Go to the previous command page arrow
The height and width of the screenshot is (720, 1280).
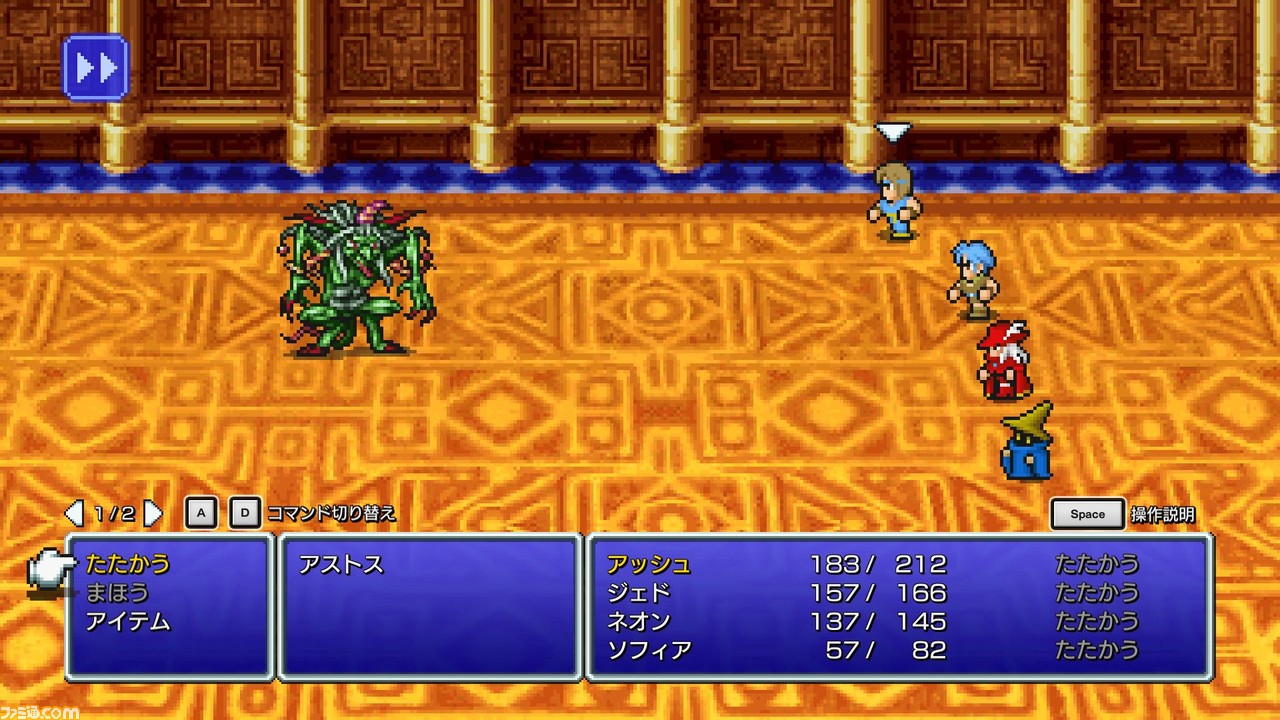click(74, 514)
